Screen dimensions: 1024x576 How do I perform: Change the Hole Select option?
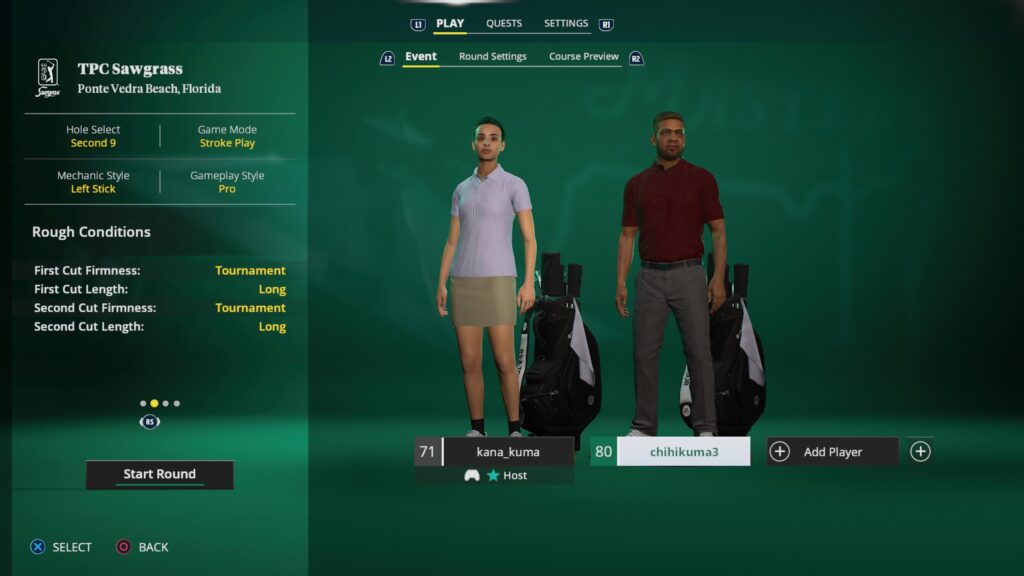(x=93, y=136)
